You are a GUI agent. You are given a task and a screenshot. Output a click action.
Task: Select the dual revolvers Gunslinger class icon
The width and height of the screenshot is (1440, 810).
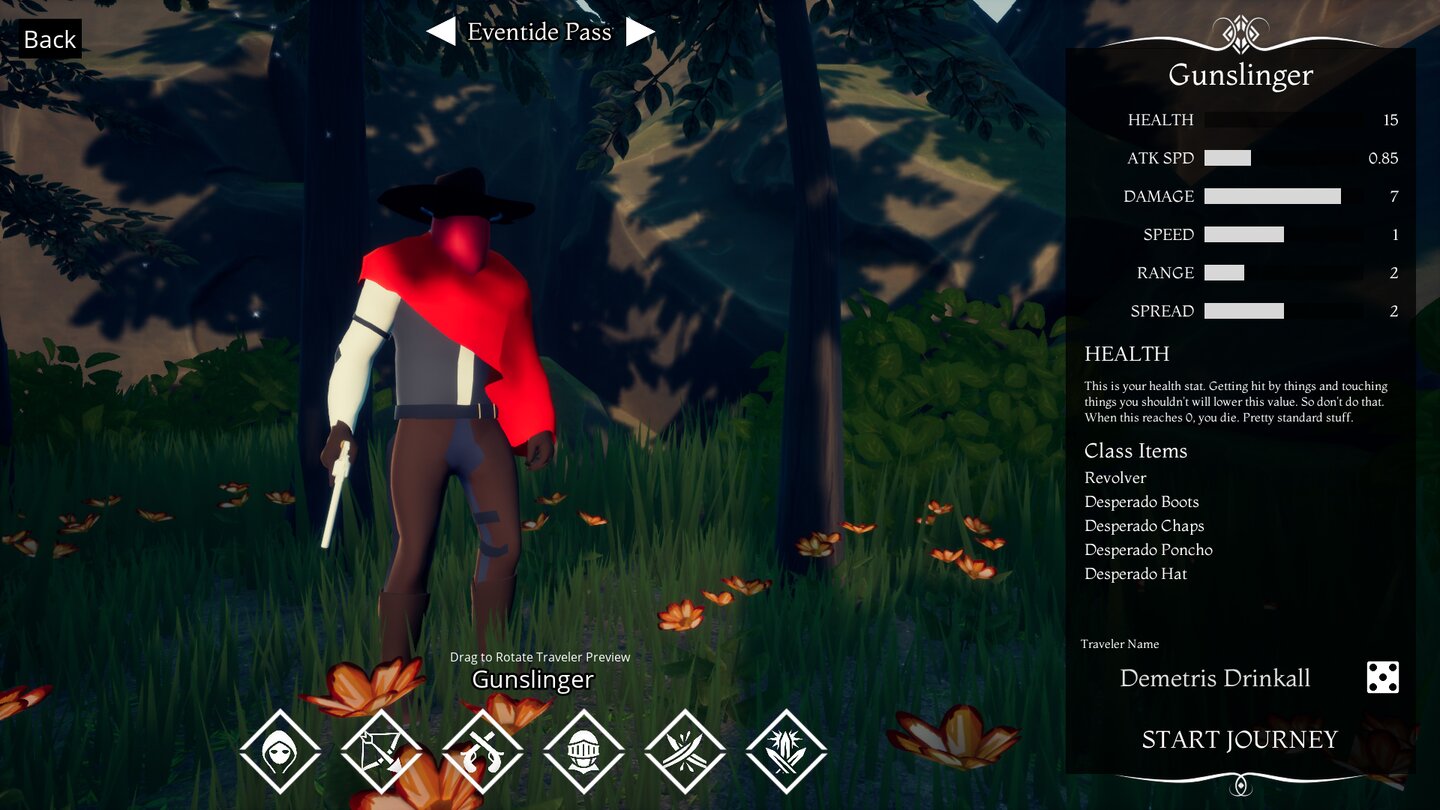coord(483,750)
